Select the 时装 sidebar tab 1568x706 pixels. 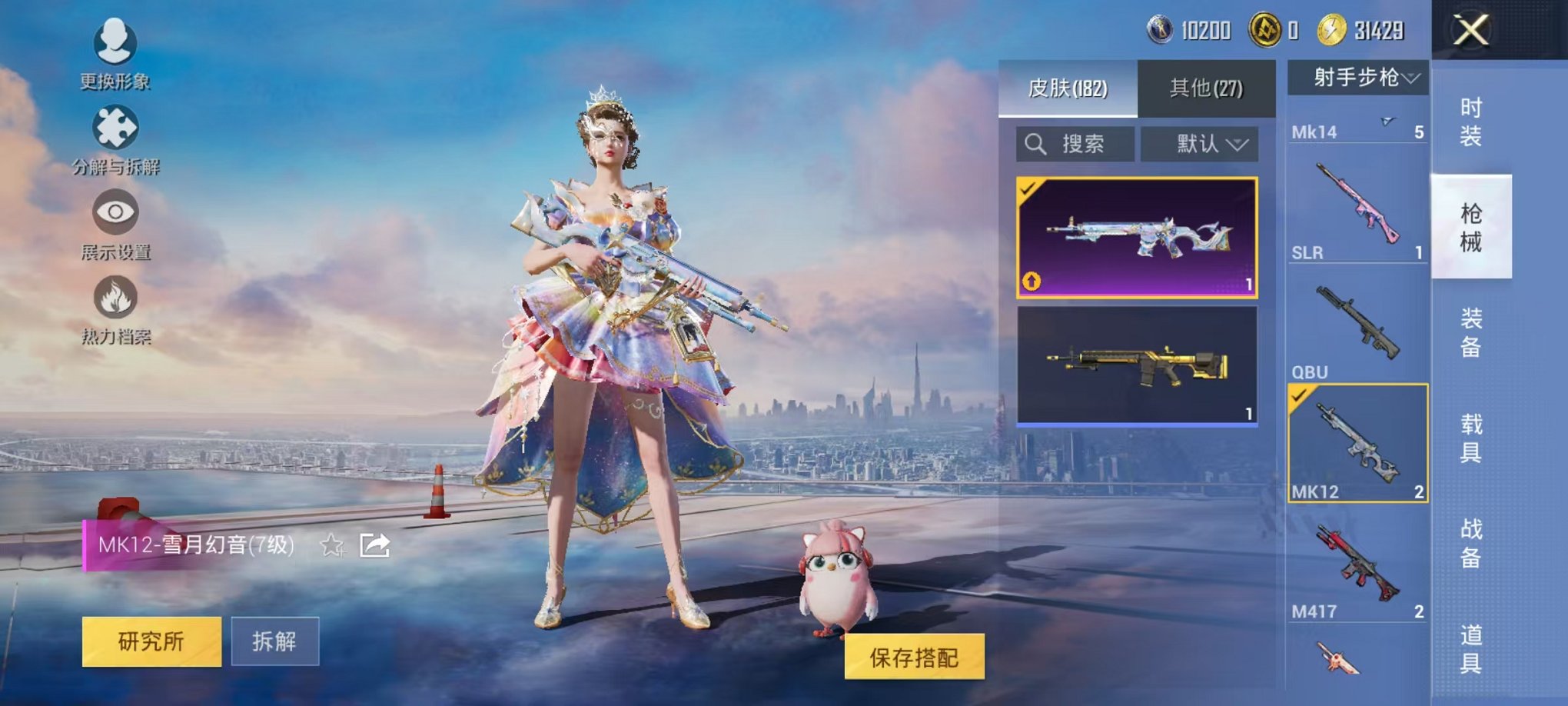click(x=1471, y=120)
